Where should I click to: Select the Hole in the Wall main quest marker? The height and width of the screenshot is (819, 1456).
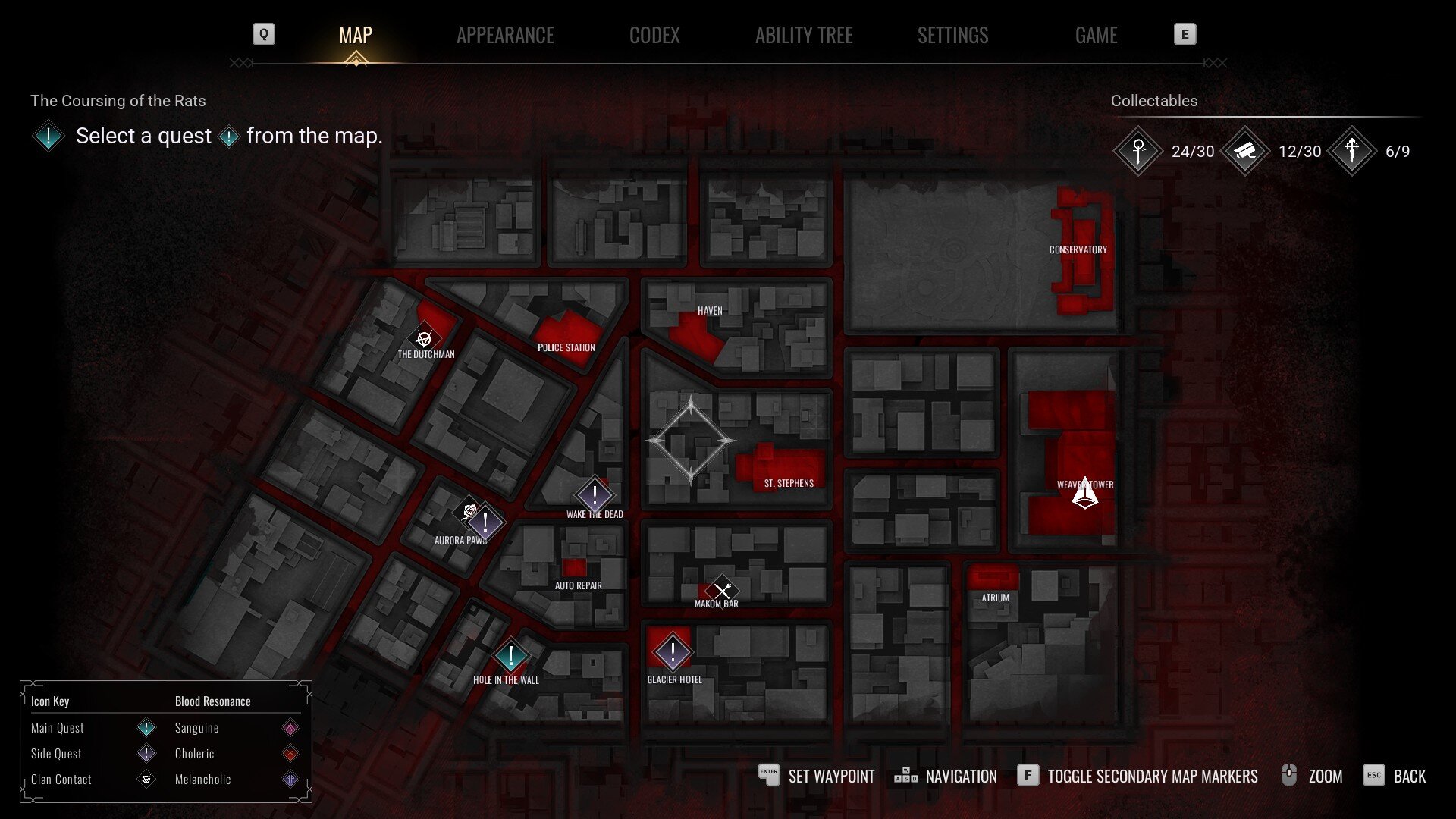[510, 657]
